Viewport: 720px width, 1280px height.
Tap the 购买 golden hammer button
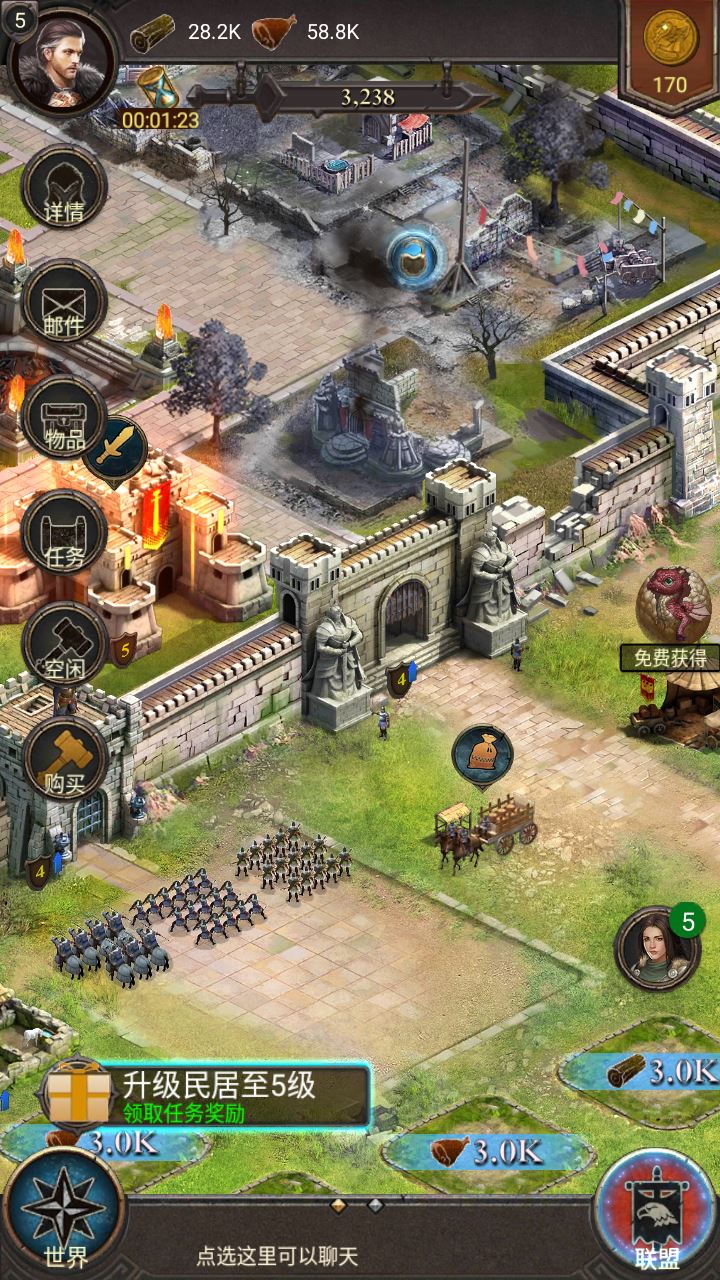pyautogui.click(x=64, y=762)
